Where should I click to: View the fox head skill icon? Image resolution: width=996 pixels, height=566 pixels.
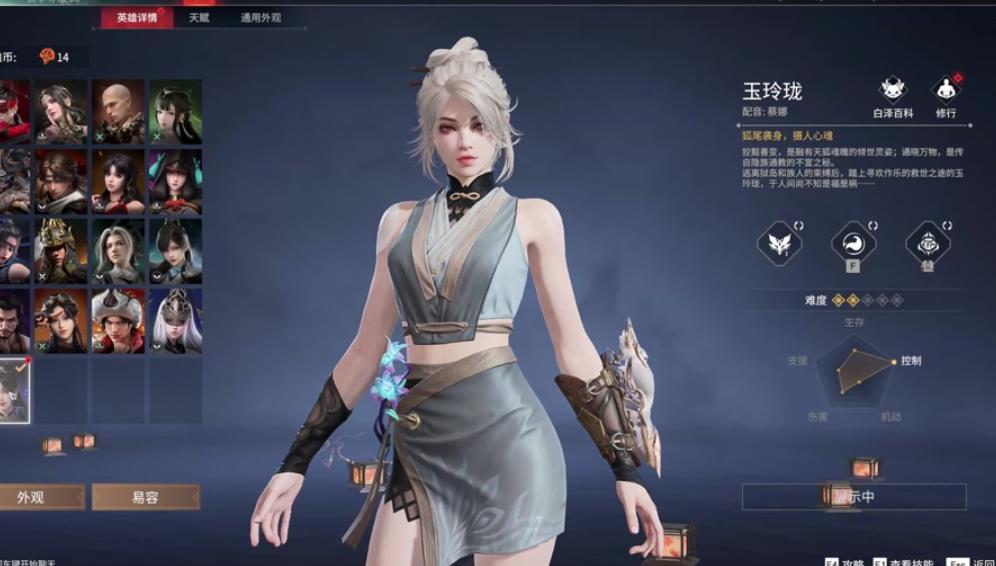779,243
